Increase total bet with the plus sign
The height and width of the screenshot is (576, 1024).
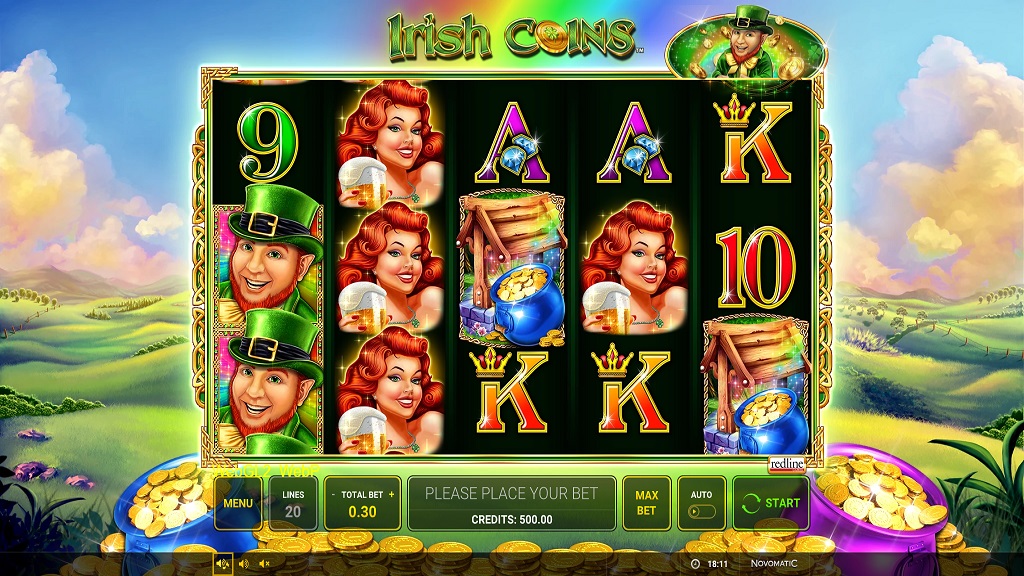pos(392,494)
